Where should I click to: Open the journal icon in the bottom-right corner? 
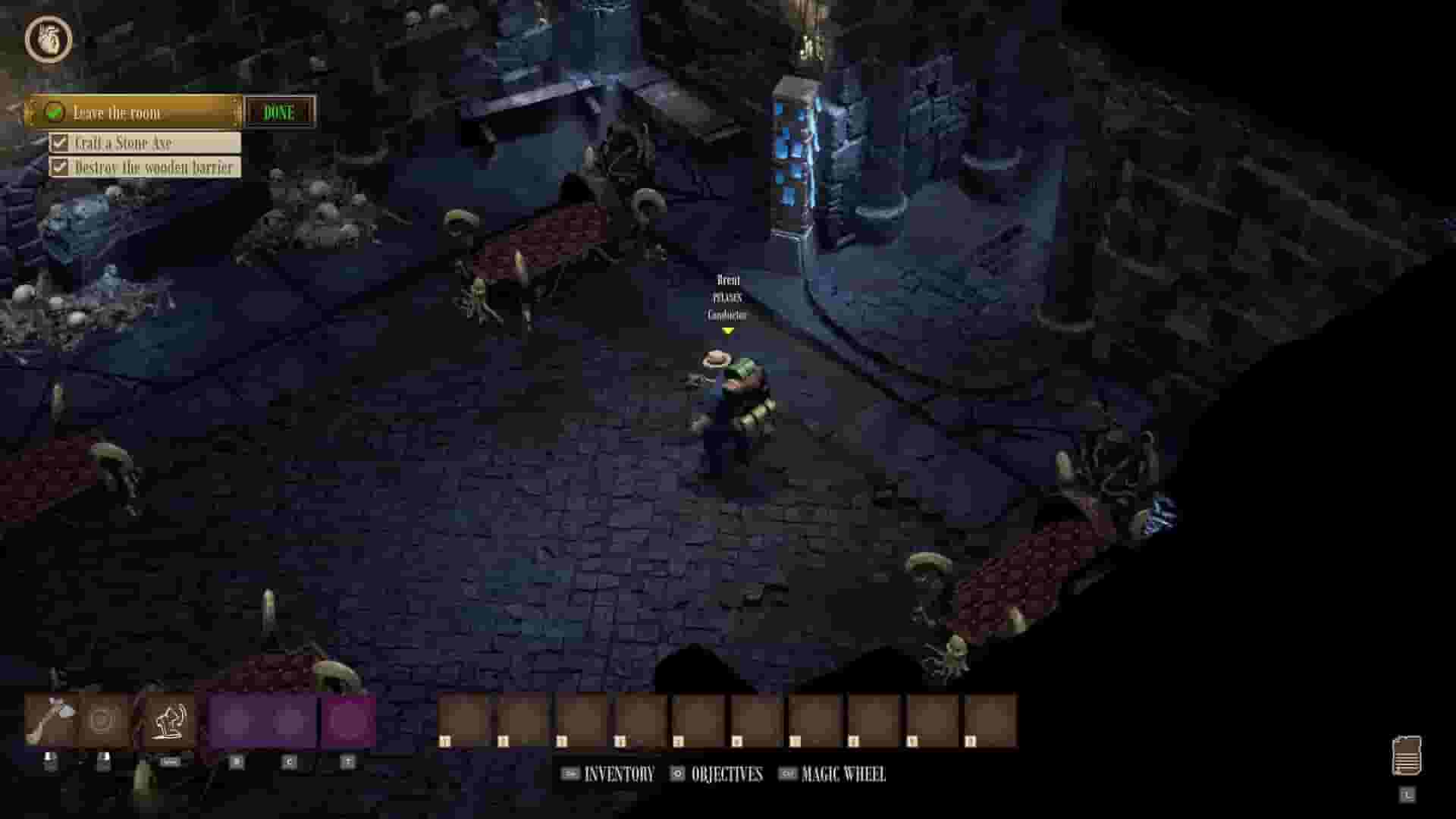1408,756
